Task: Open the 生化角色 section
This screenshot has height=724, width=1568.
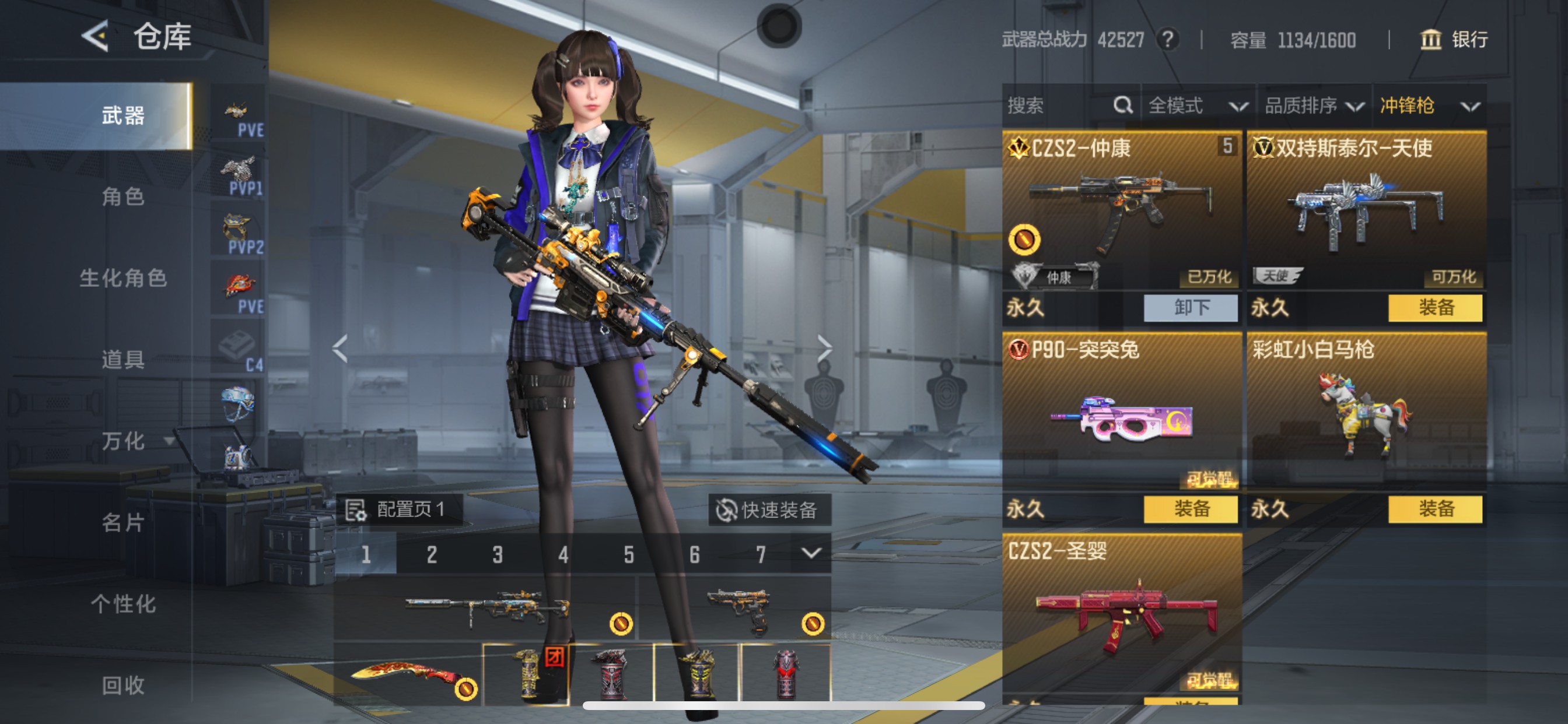Action: [123, 278]
